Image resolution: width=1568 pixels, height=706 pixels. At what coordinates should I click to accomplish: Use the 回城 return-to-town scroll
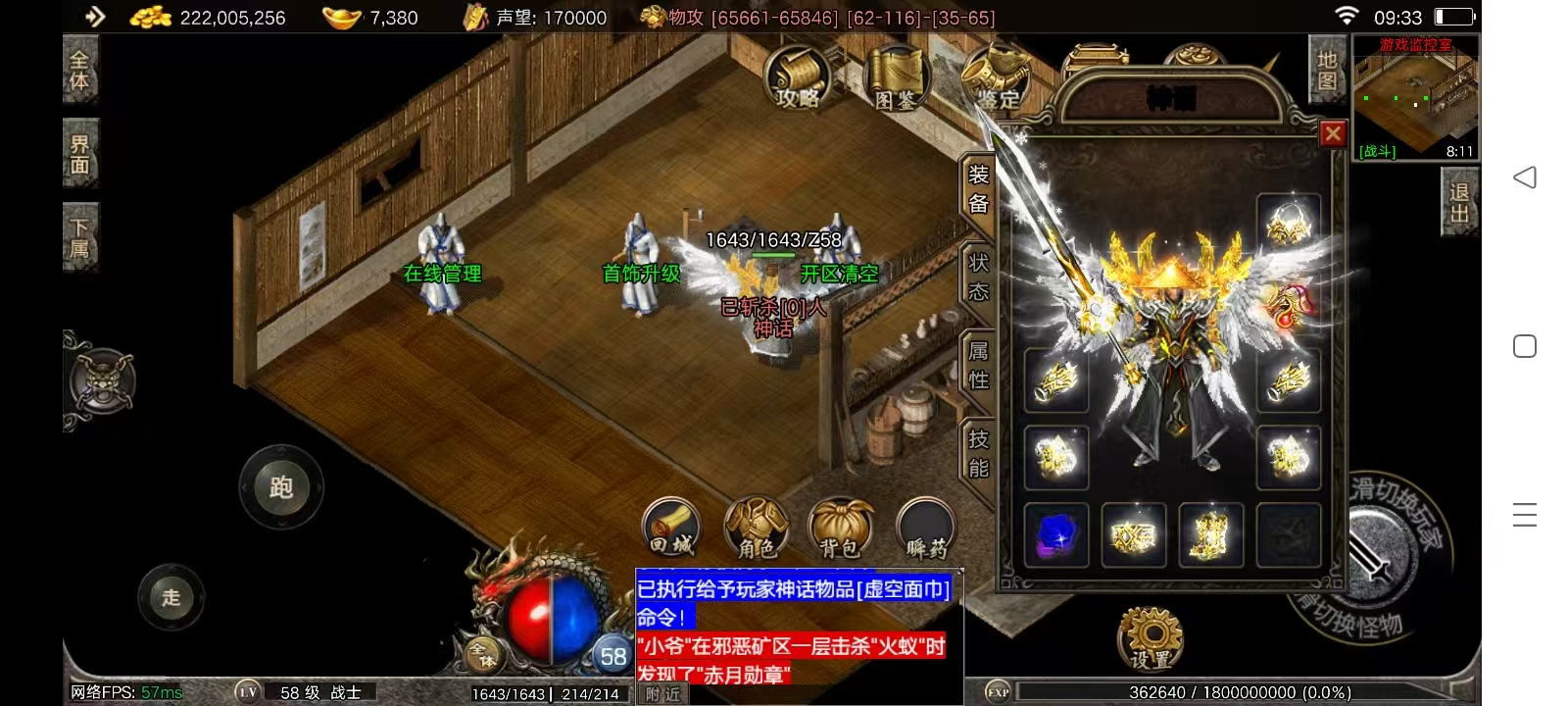[671, 528]
